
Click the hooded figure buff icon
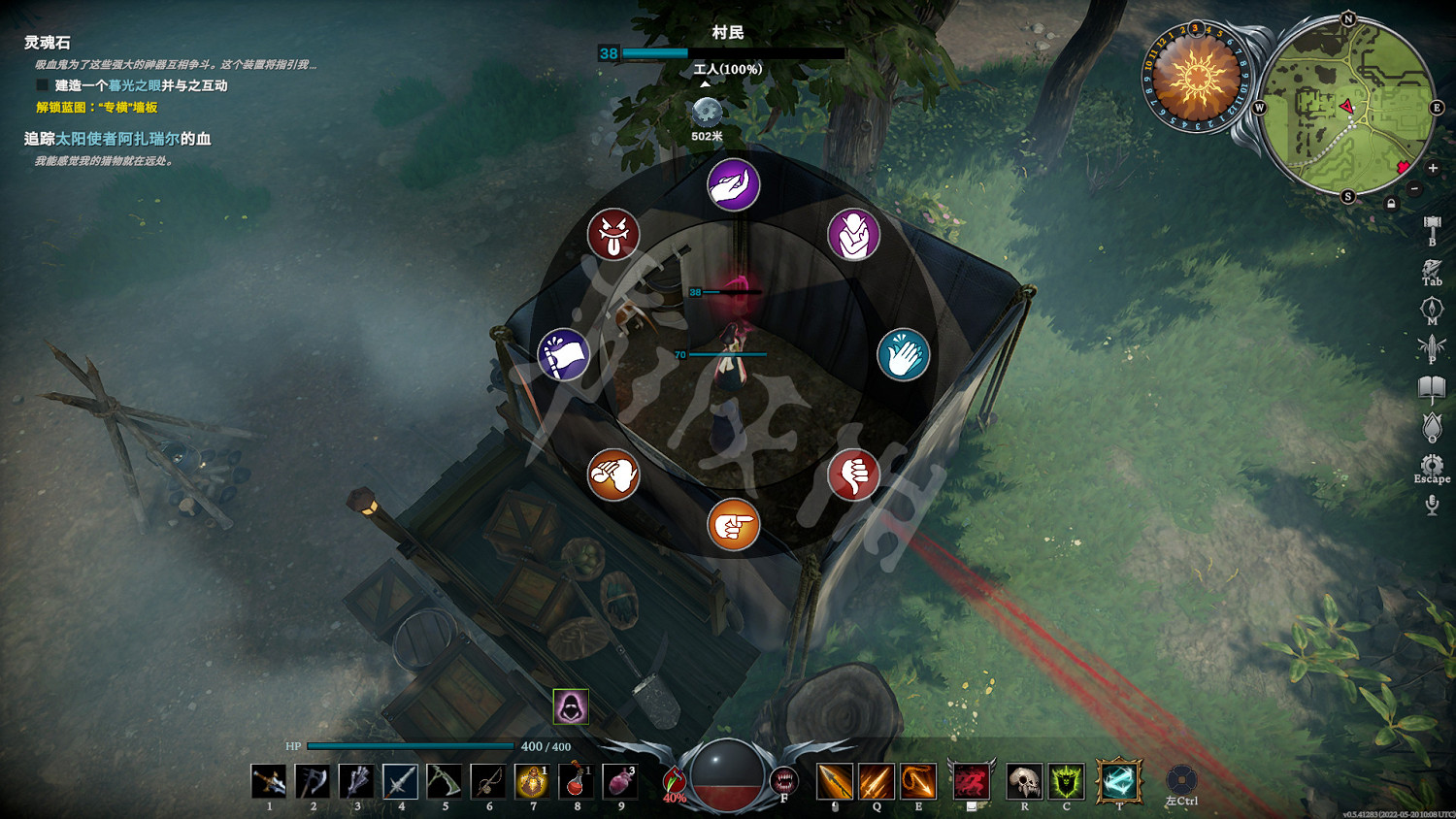pyautogui.click(x=571, y=706)
